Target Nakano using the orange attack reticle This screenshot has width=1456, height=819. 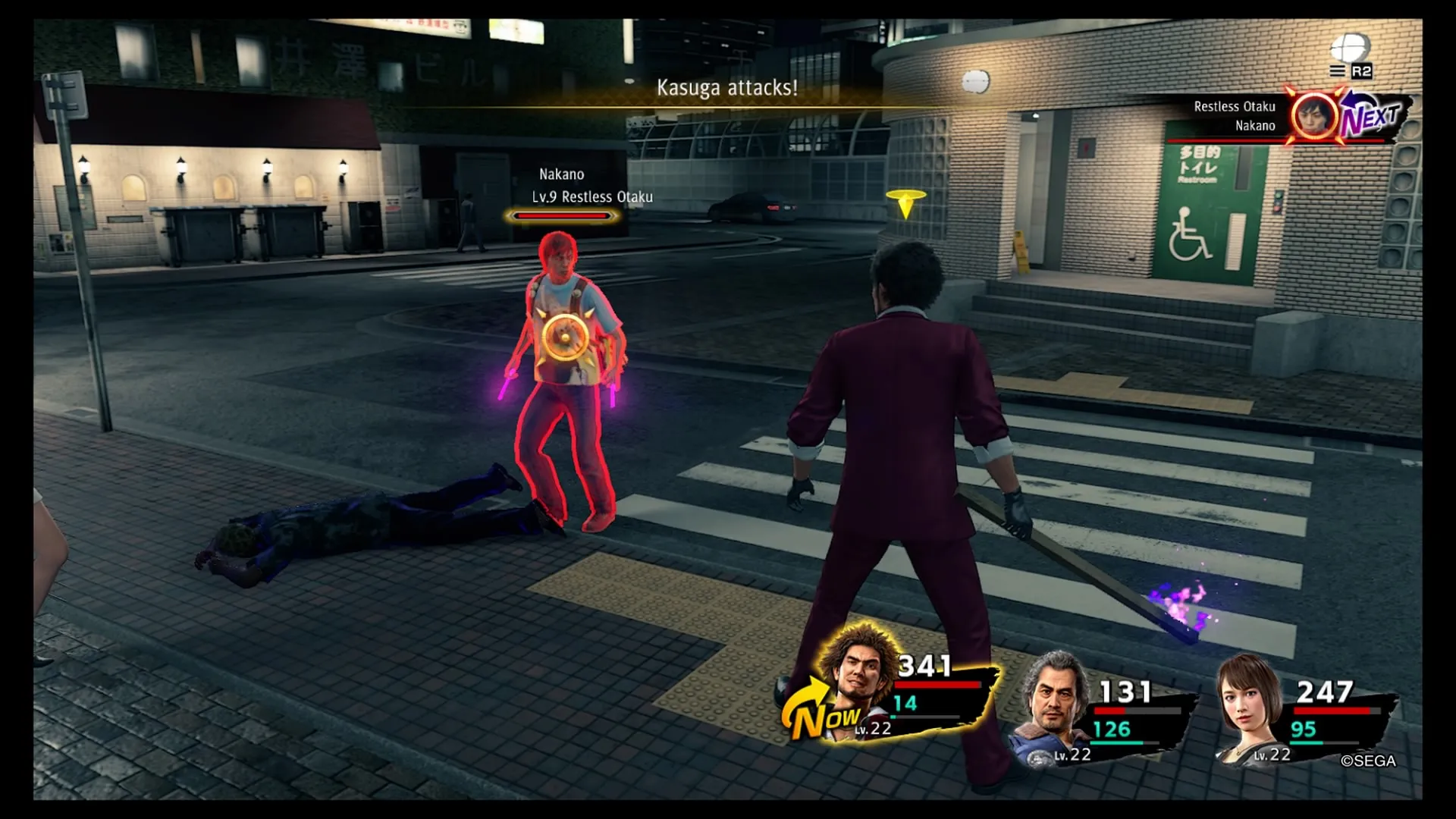coord(563,336)
